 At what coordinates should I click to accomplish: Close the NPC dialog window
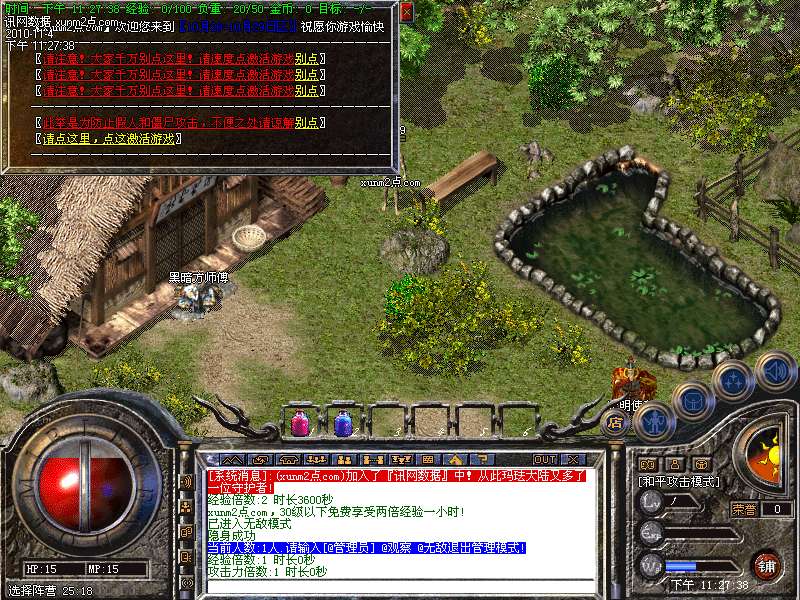pos(406,13)
